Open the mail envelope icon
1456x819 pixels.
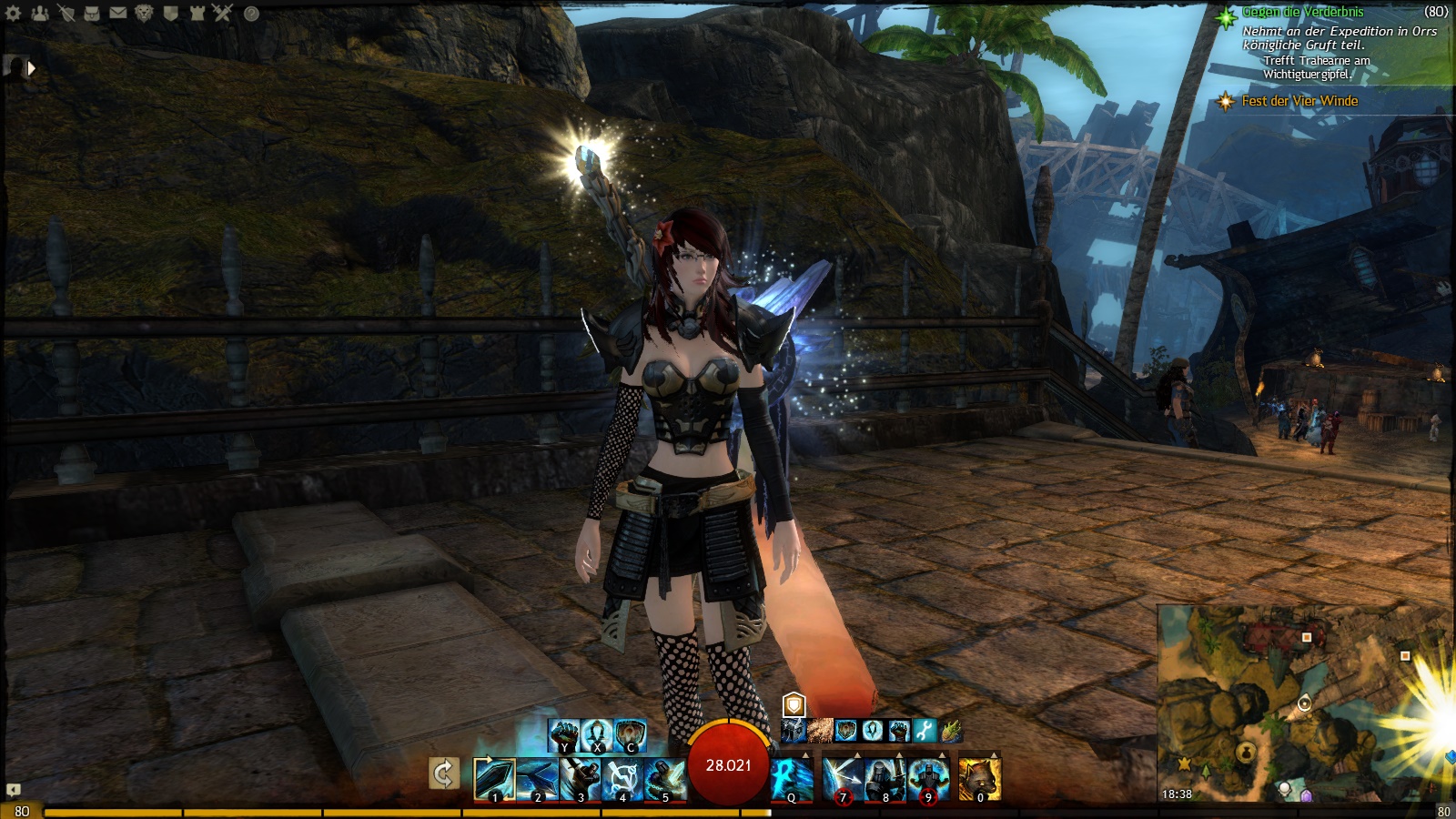[118, 13]
